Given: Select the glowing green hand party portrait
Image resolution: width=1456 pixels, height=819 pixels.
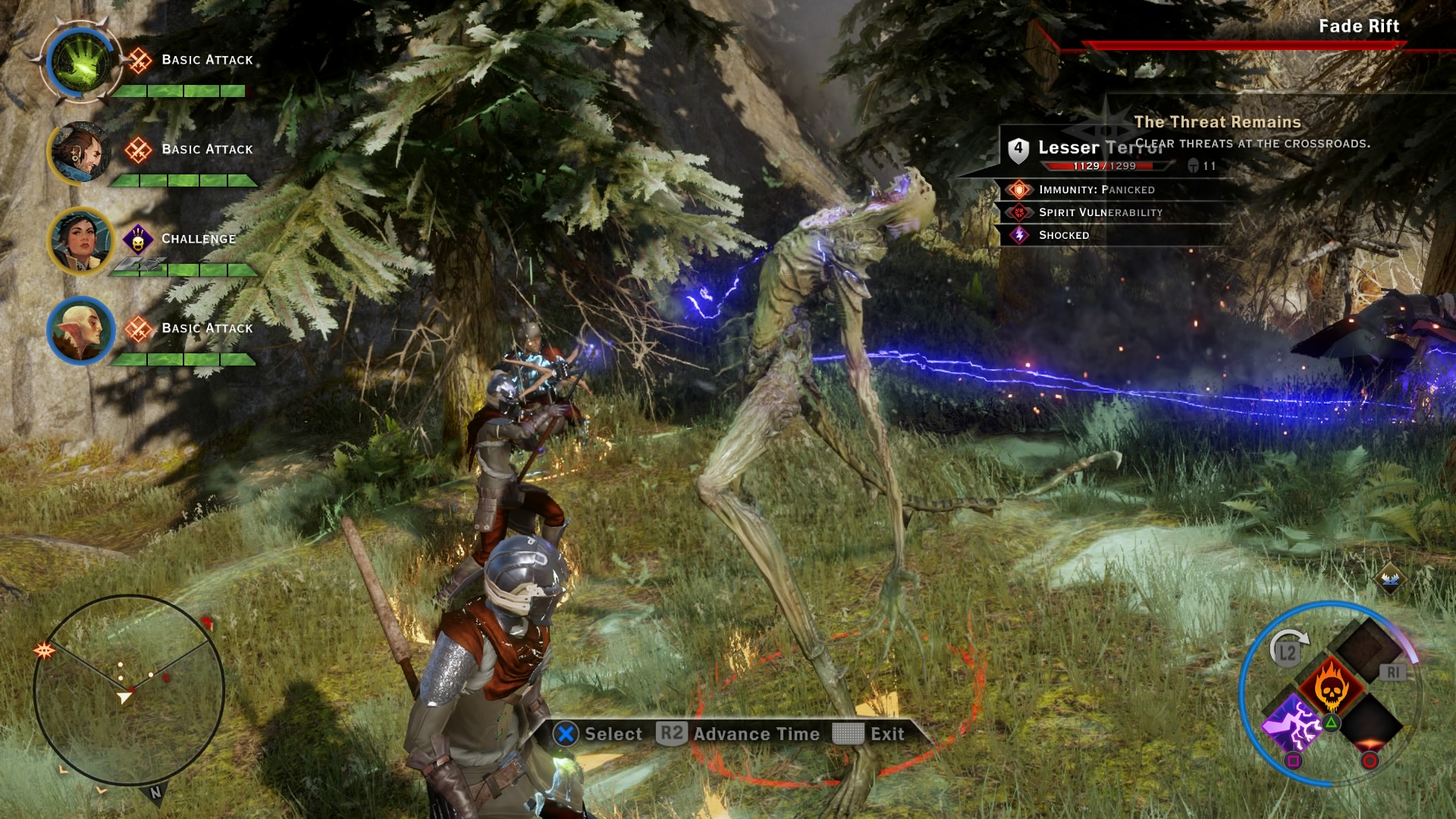Looking at the screenshot, I should click(x=80, y=62).
